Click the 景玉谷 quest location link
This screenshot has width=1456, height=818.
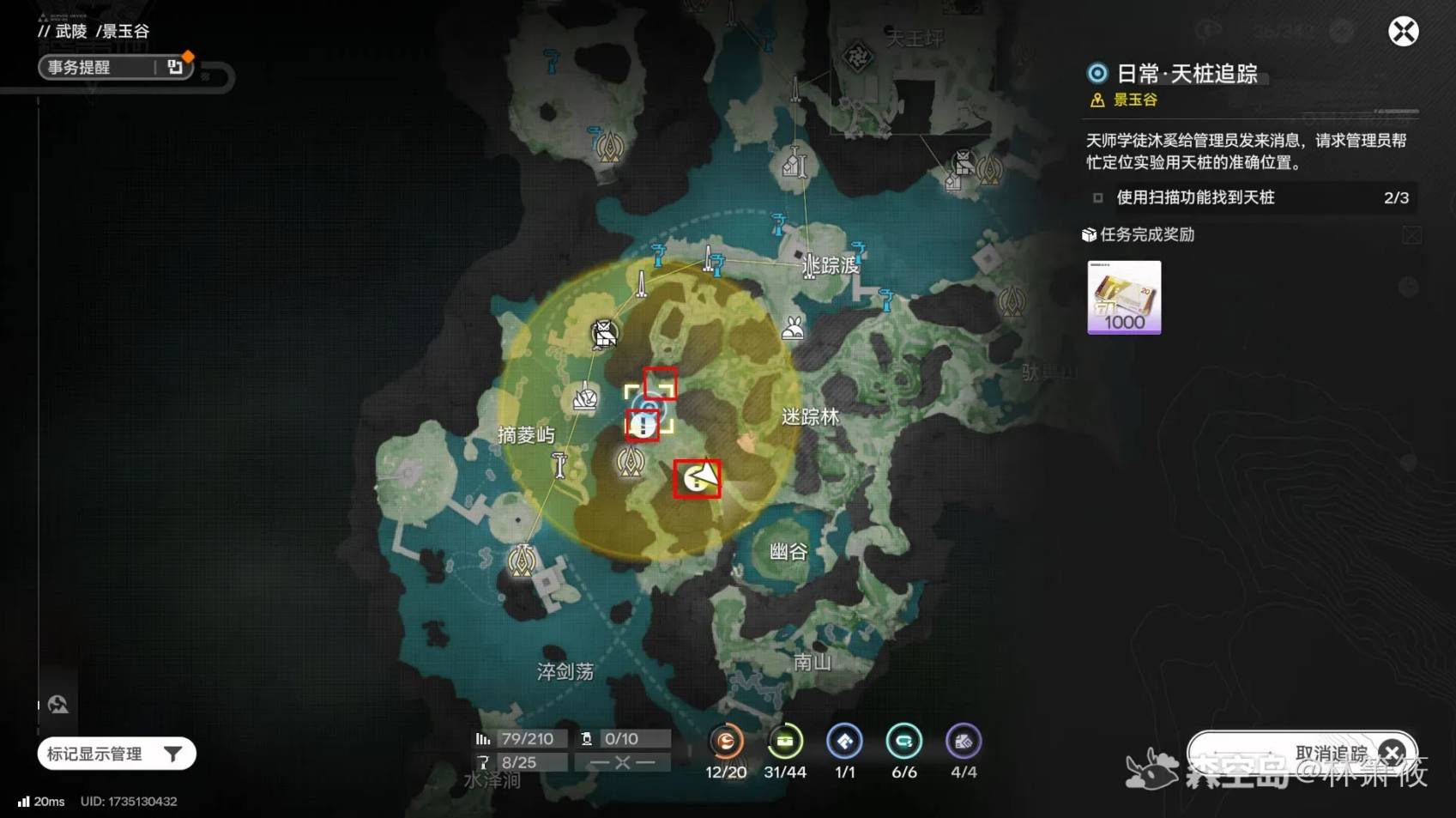(x=1134, y=100)
